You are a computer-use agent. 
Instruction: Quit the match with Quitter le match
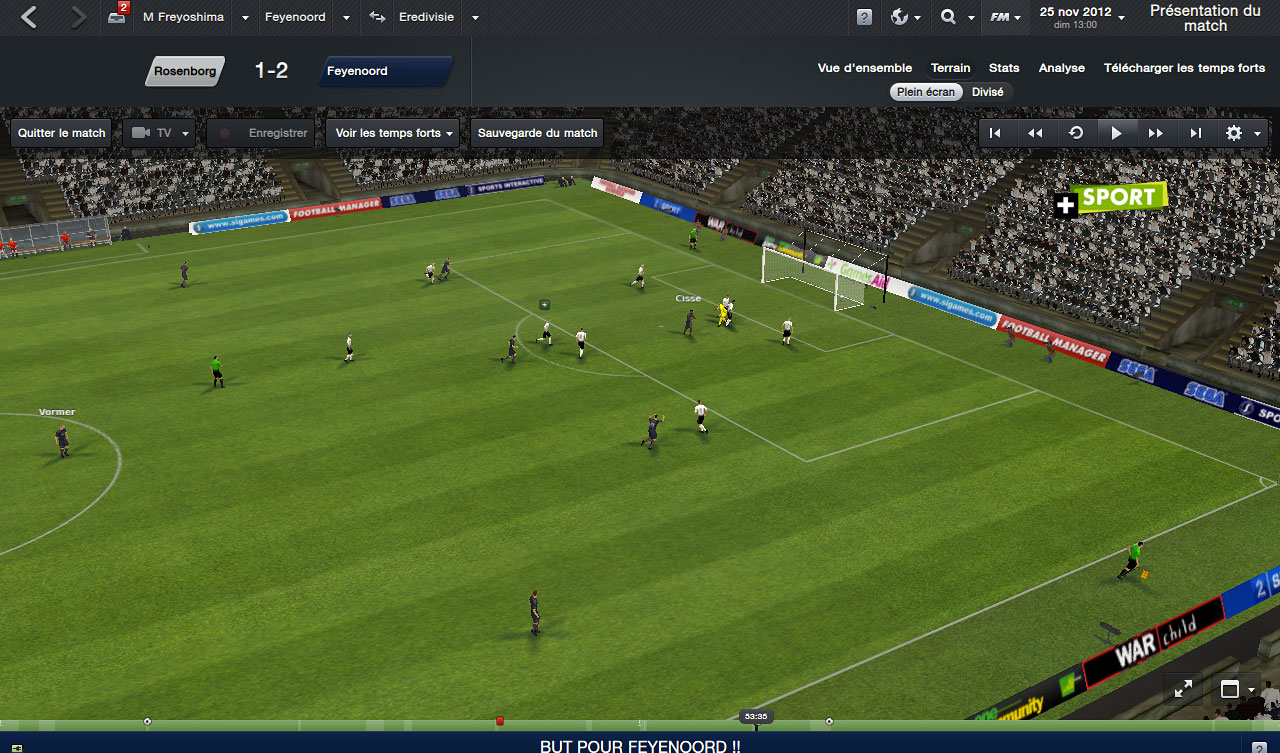pos(61,133)
